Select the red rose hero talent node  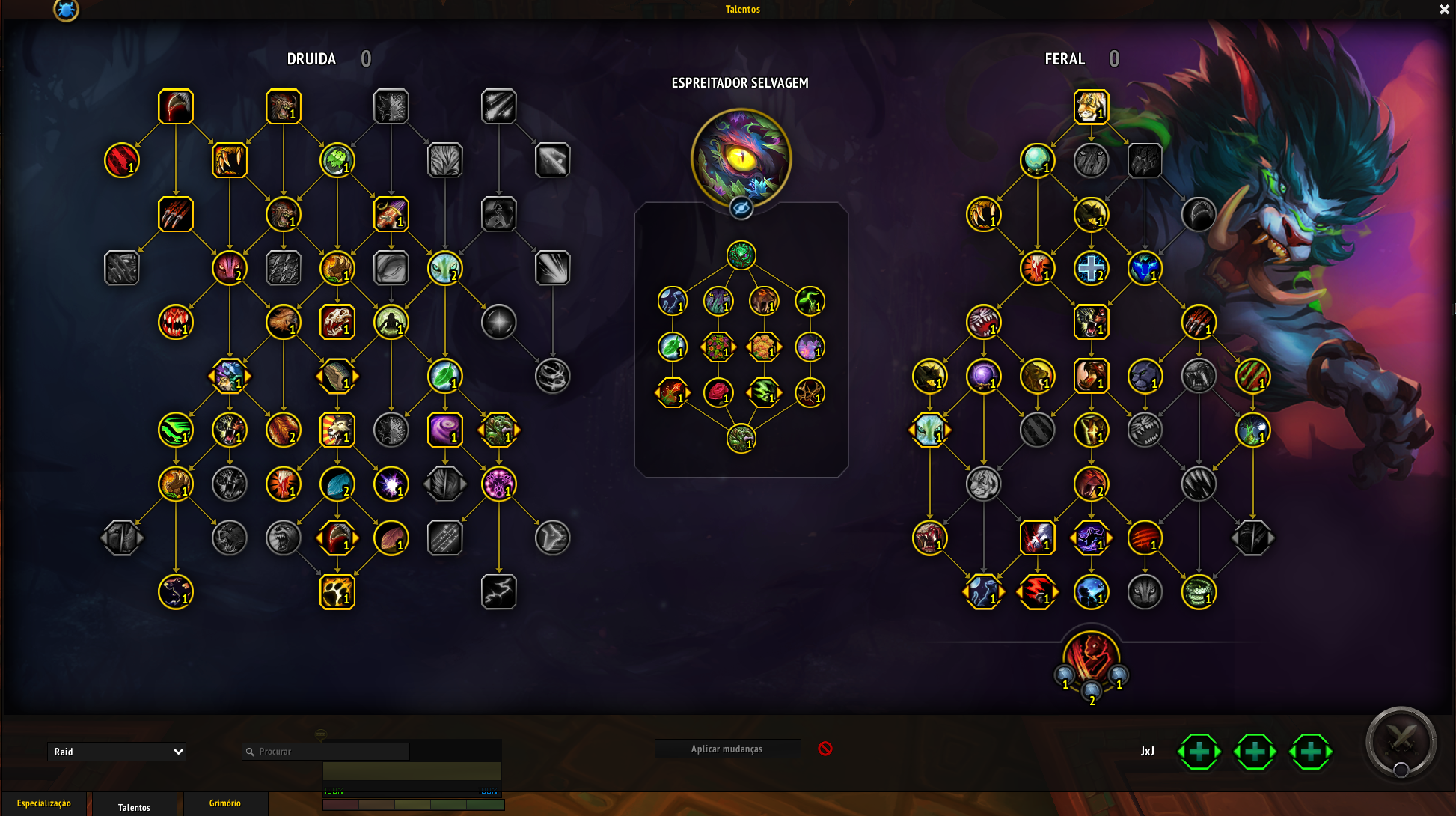pos(718,392)
